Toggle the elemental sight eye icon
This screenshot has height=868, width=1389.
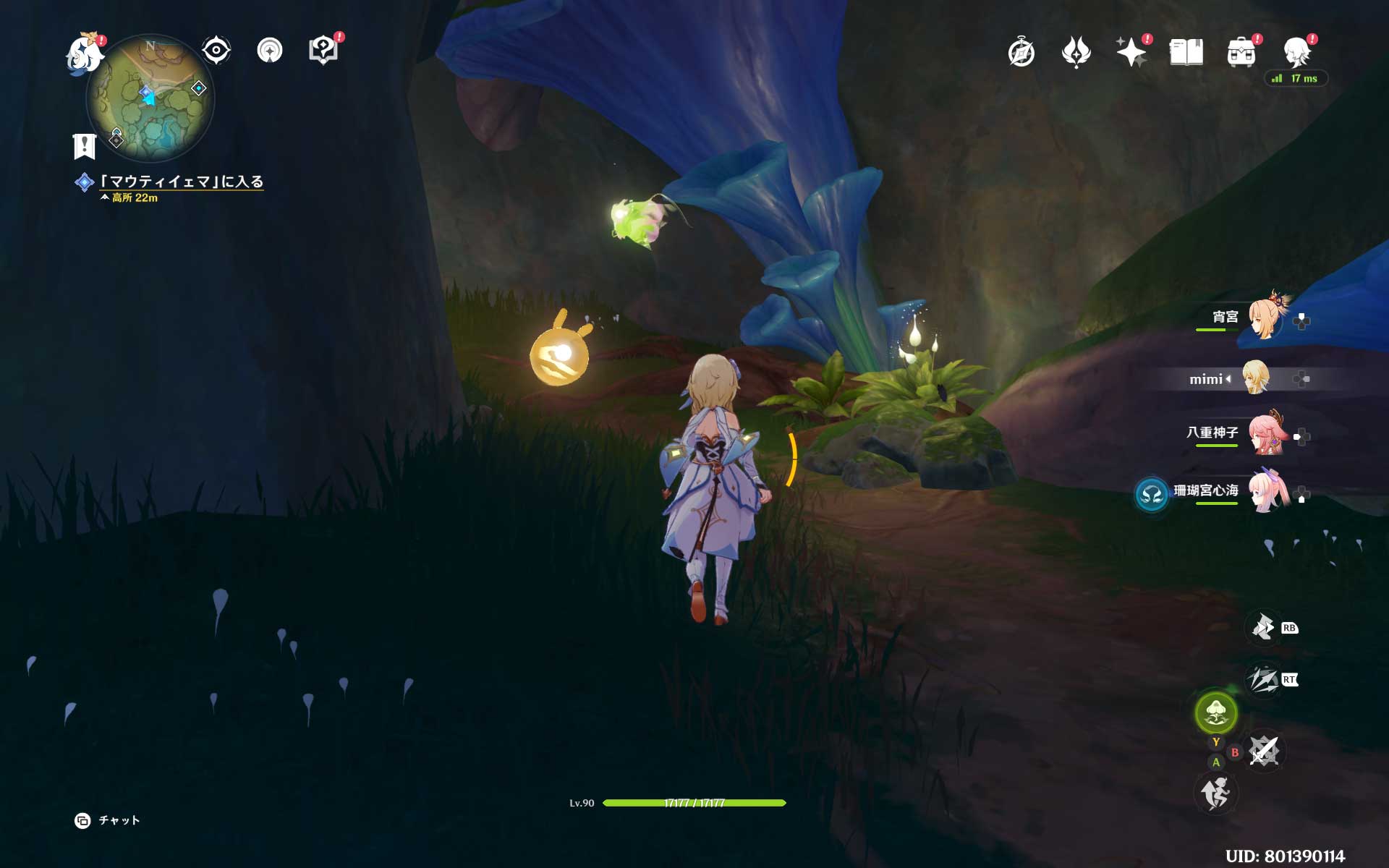click(x=216, y=51)
